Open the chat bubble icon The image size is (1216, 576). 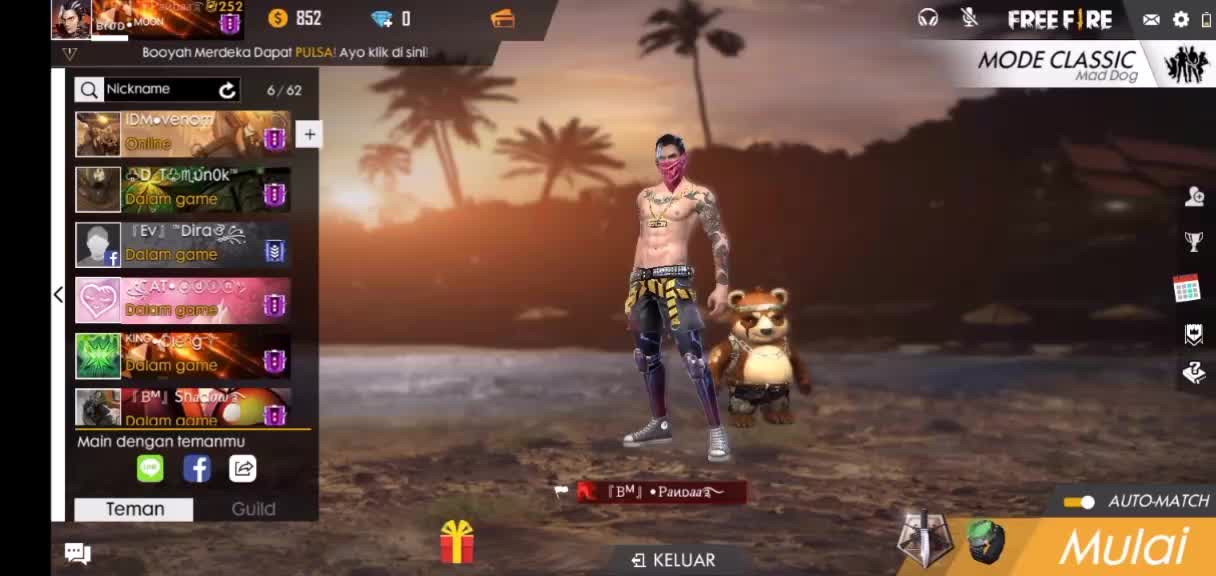click(78, 553)
